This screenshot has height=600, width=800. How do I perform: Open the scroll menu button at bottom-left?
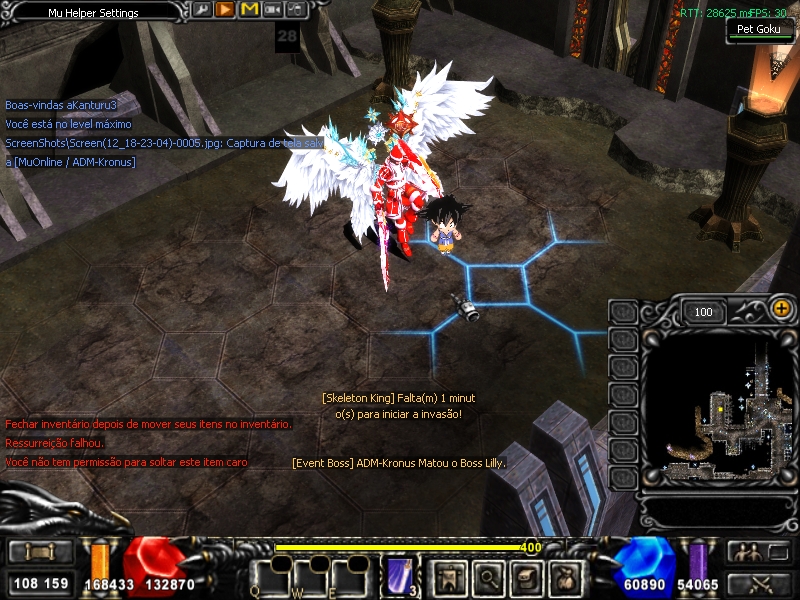[39, 553]
